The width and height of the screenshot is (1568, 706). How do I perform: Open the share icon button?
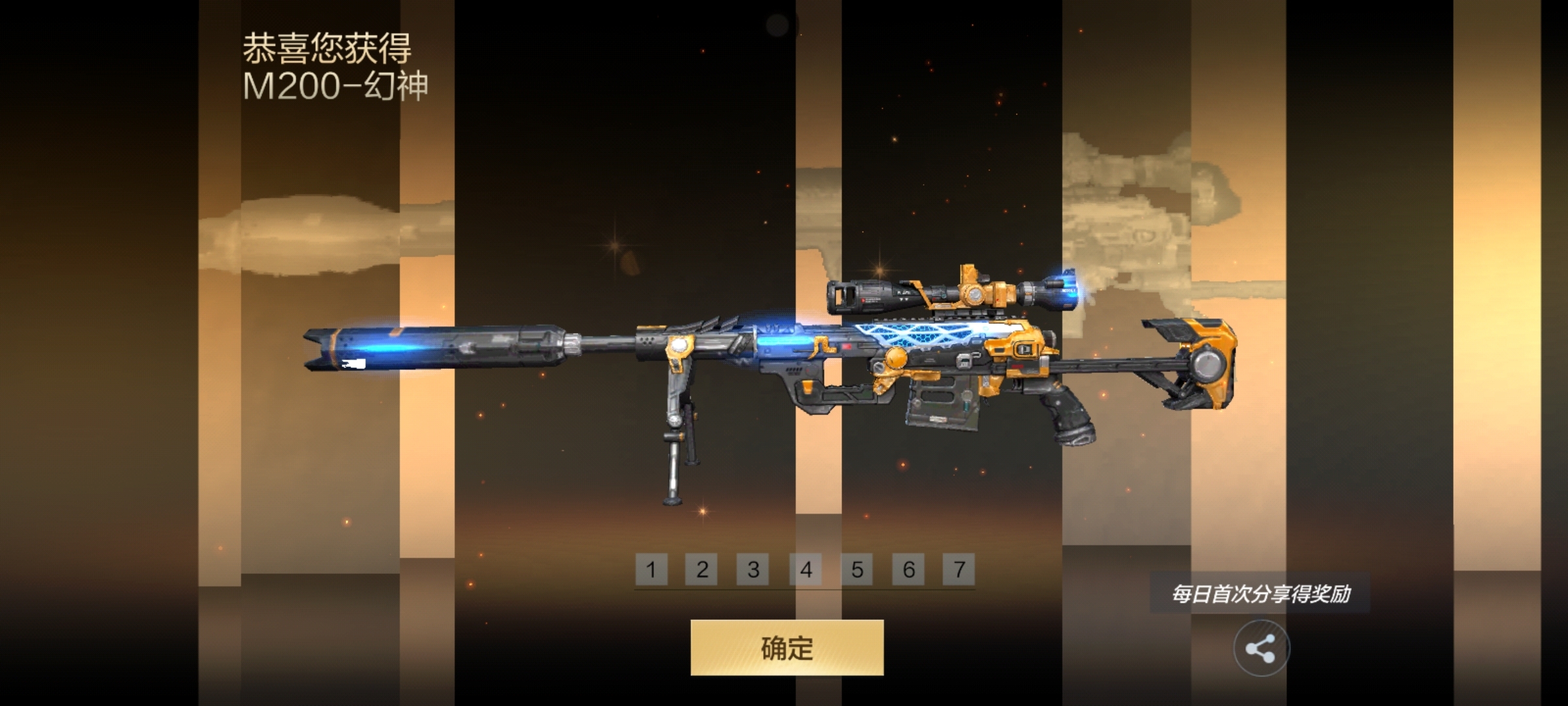click(x=1261, y=648)
